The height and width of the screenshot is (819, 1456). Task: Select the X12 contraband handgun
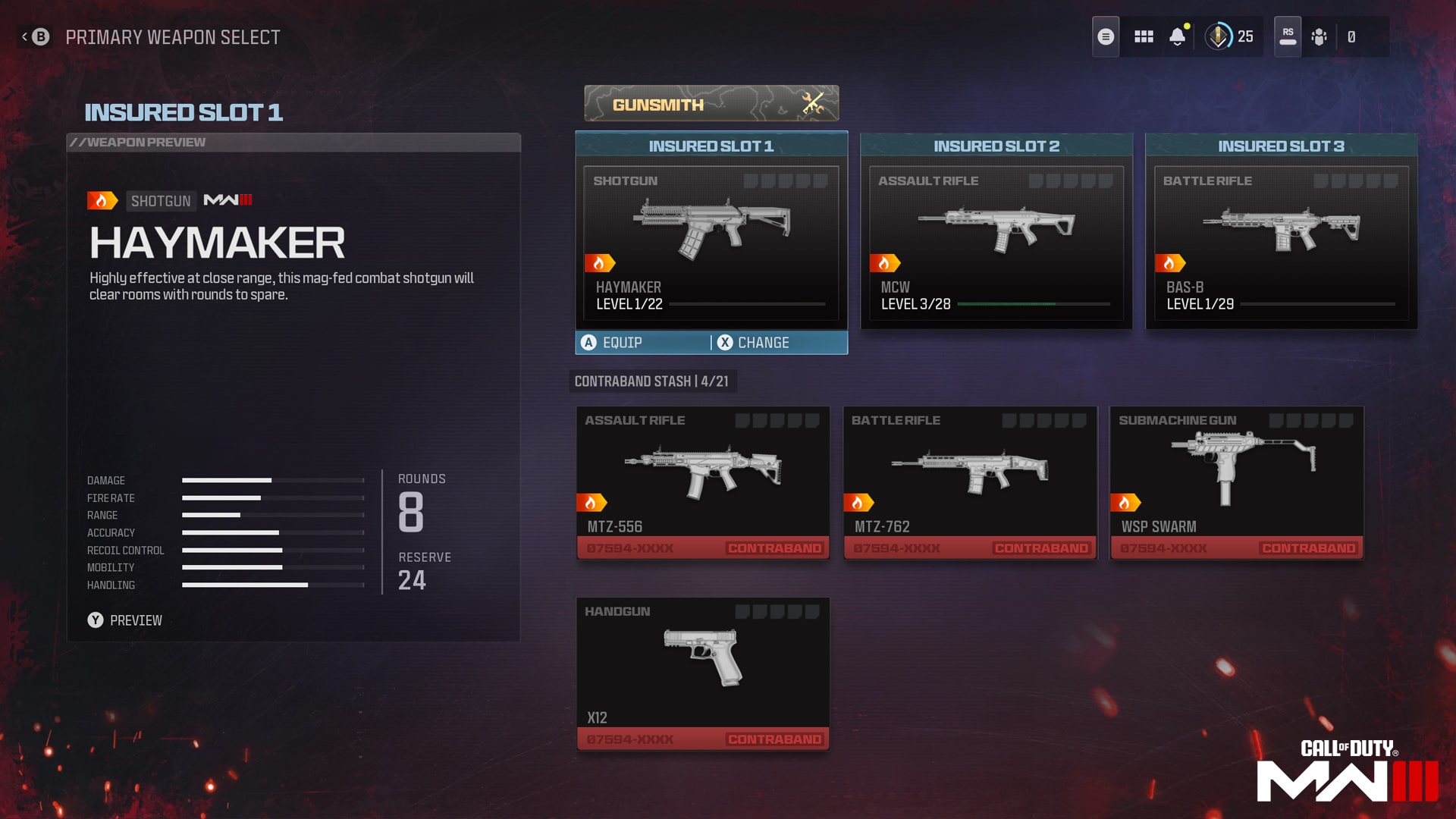tap(702, 673)
